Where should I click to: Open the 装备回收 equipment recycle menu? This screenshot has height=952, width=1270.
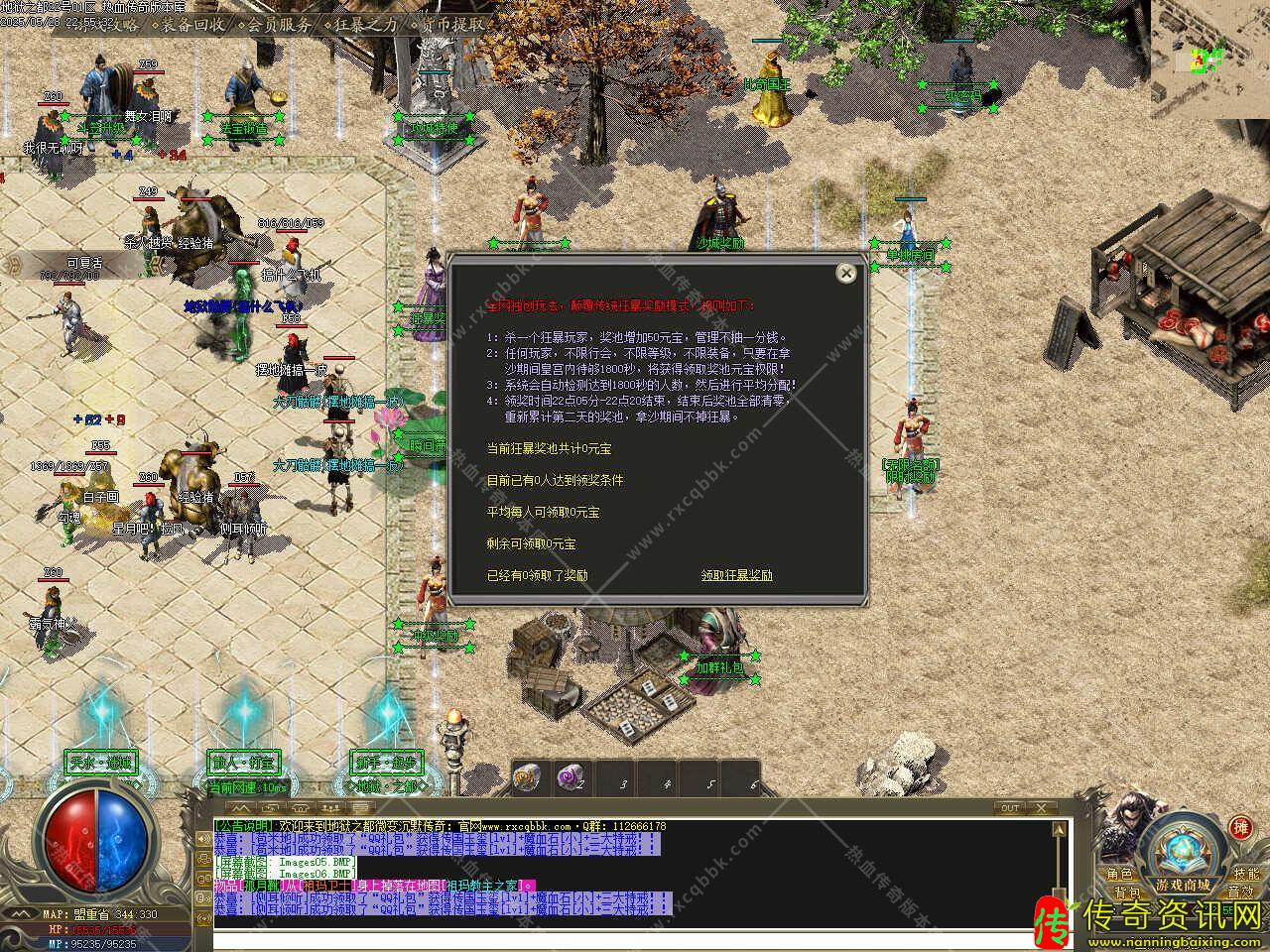(193, 25)
